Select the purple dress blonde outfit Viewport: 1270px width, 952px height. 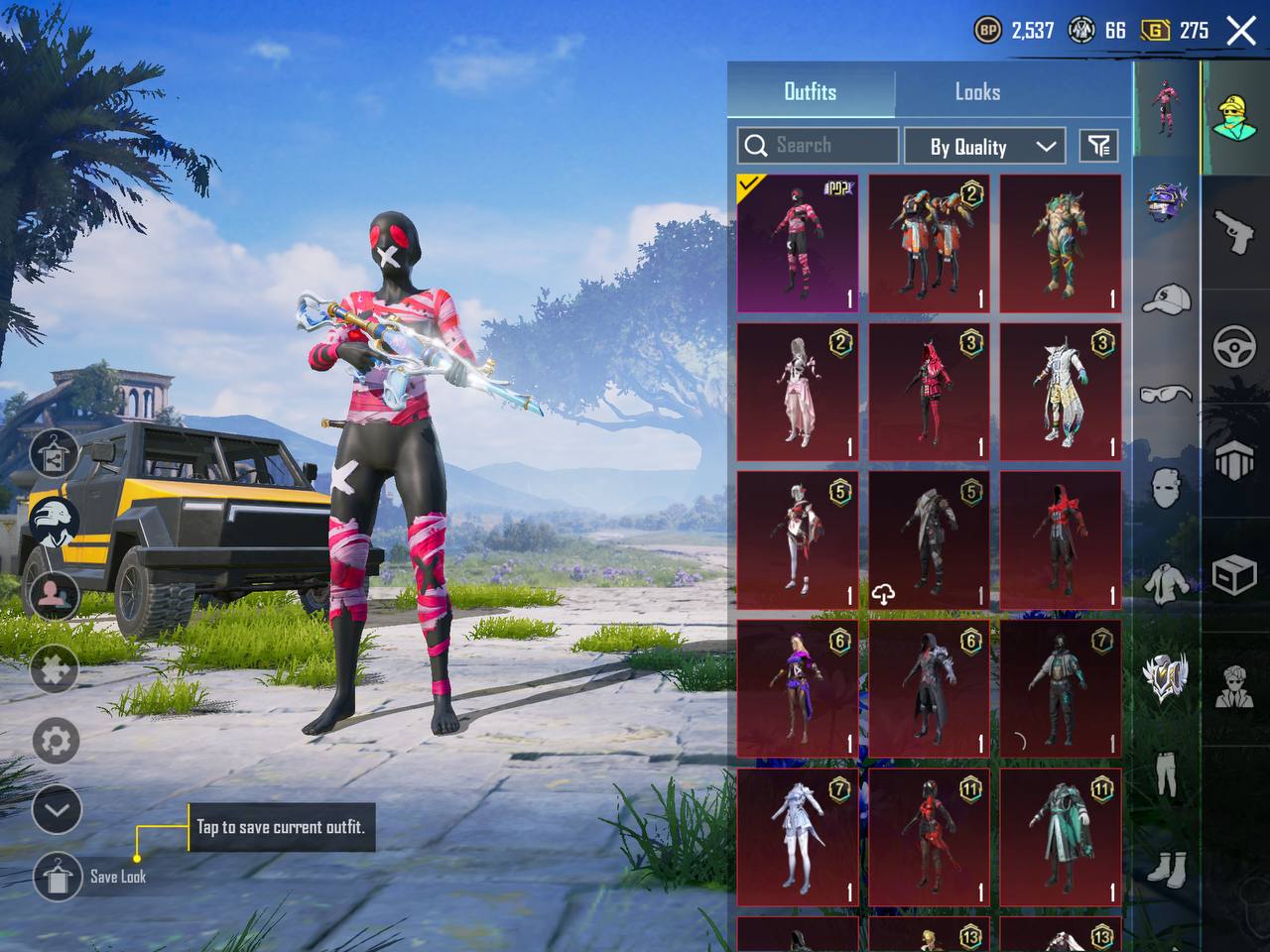point(798,688)
